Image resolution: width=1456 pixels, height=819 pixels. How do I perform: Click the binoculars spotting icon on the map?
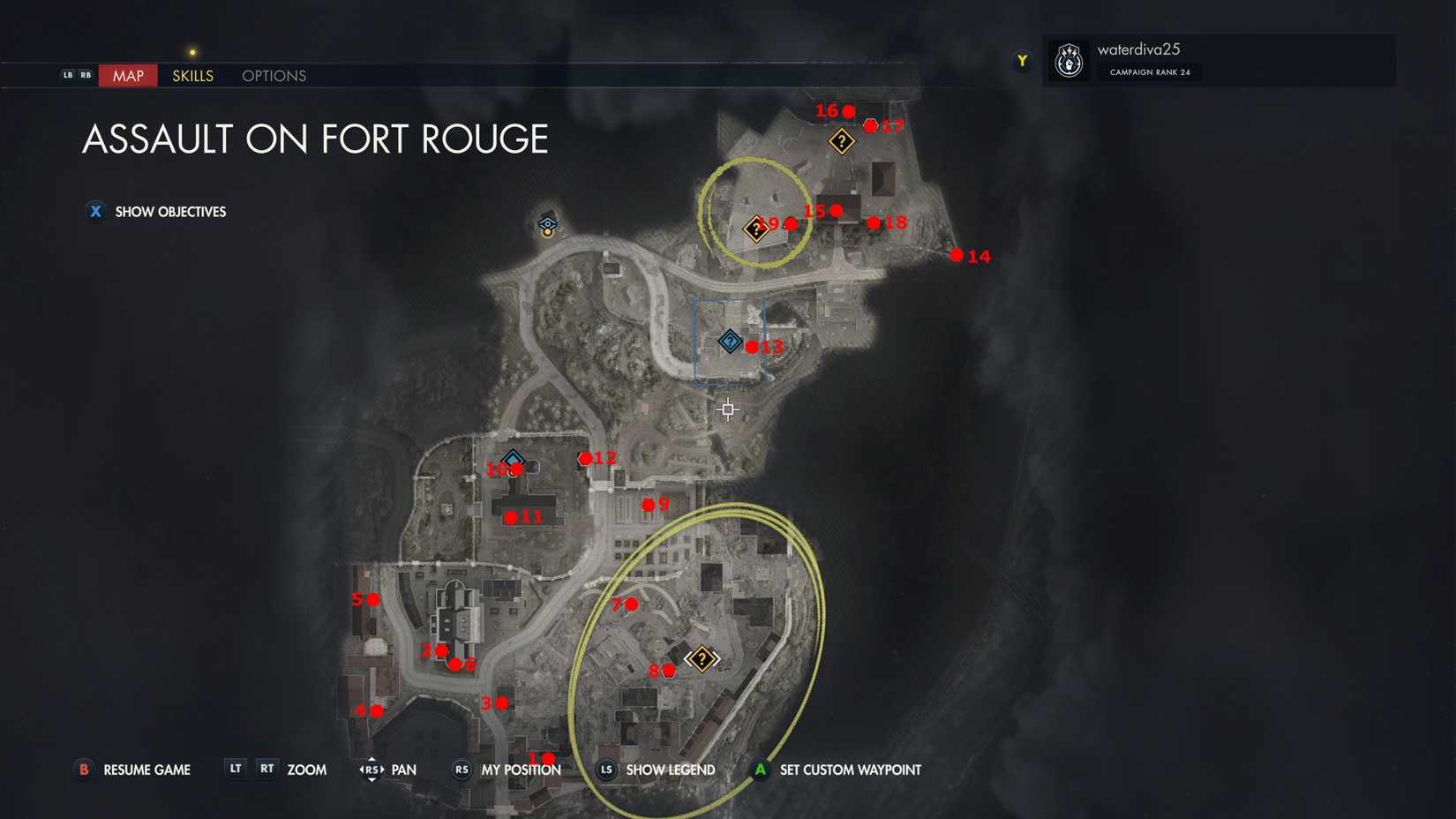[x=547, y=222]
